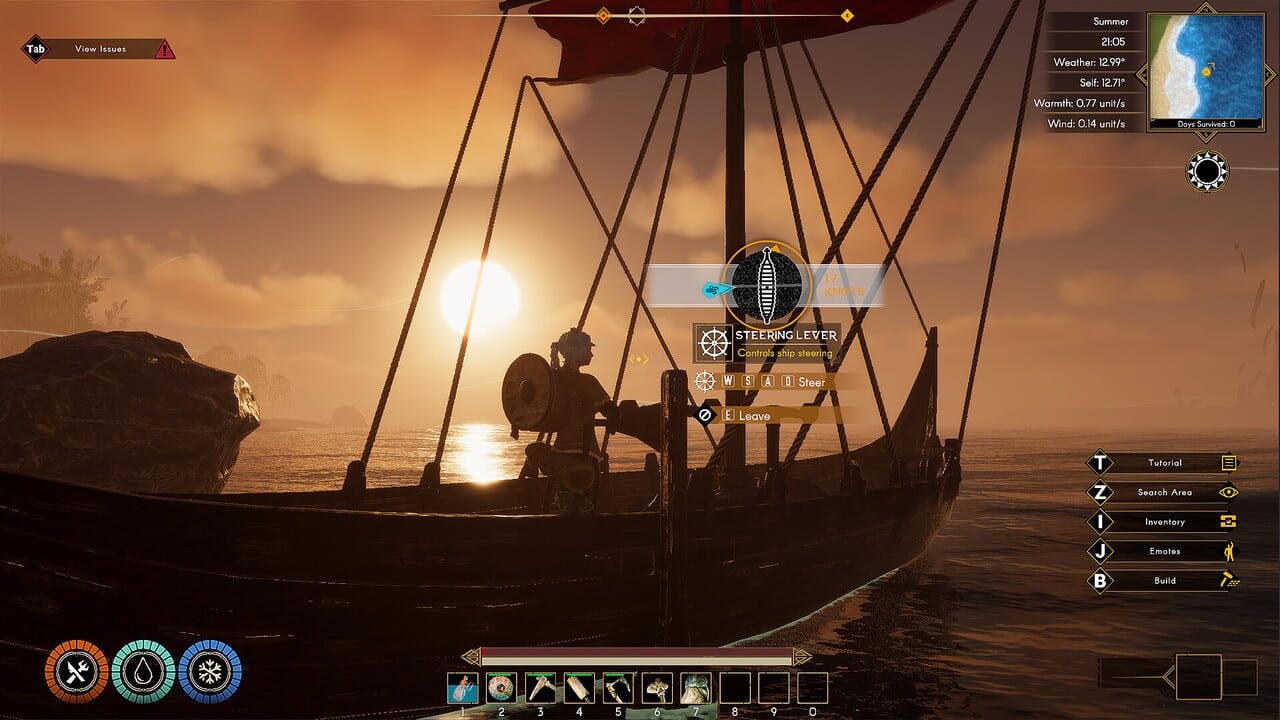Screen dimensions: 1280x720
Task: Equip the pickaxe in hotbar slot 5
Action: [x=618, y=688]
